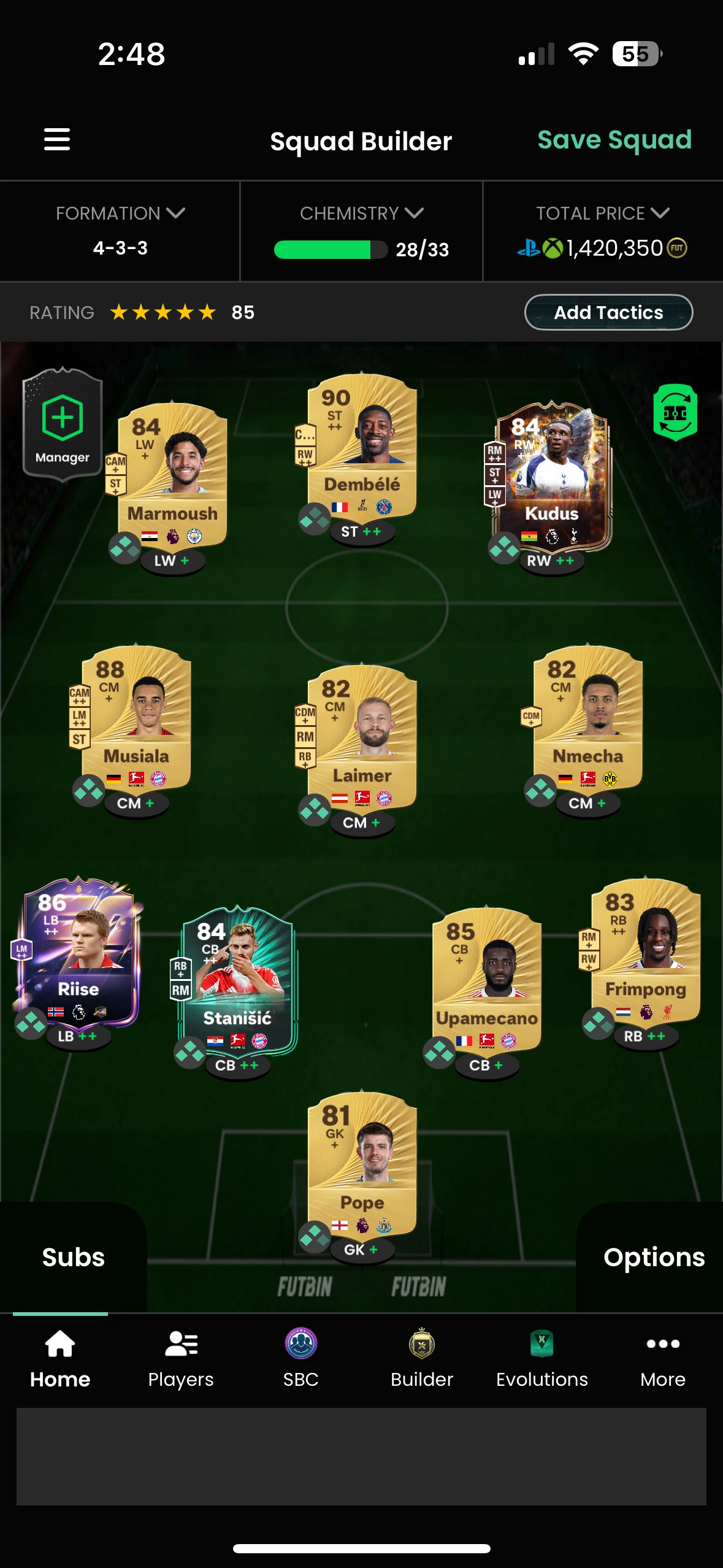
Task: Tap the green swap players icon
Action: pyautogui.click(x=675, y=412)
